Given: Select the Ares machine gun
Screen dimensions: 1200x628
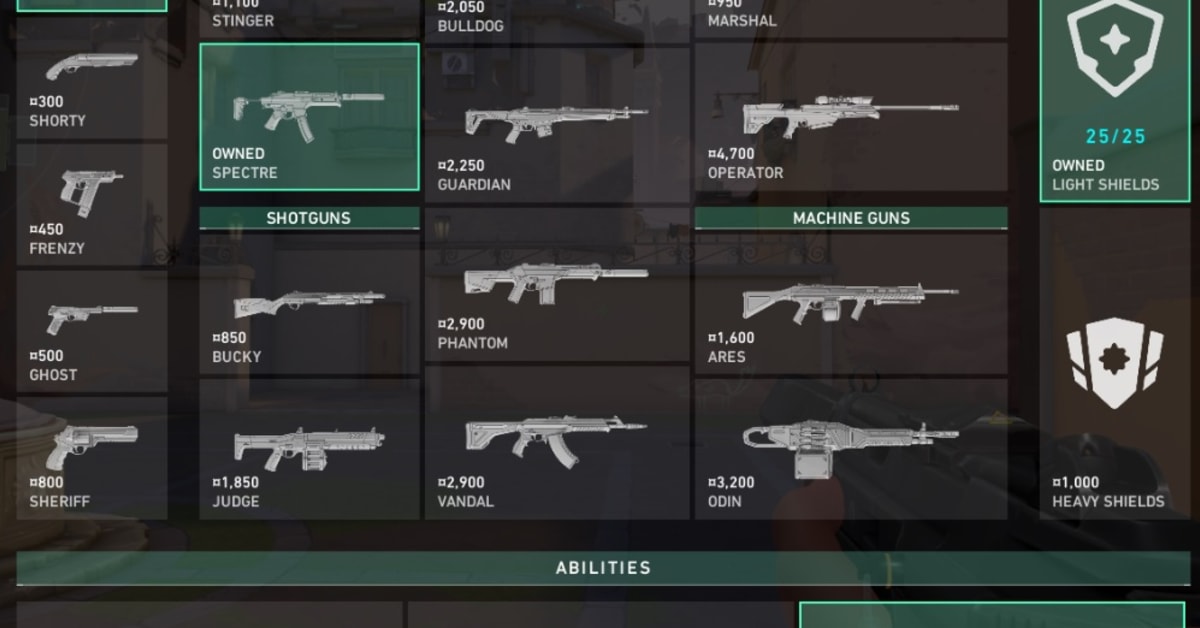Looking at the screenshot, I should (x=851, y=305).
